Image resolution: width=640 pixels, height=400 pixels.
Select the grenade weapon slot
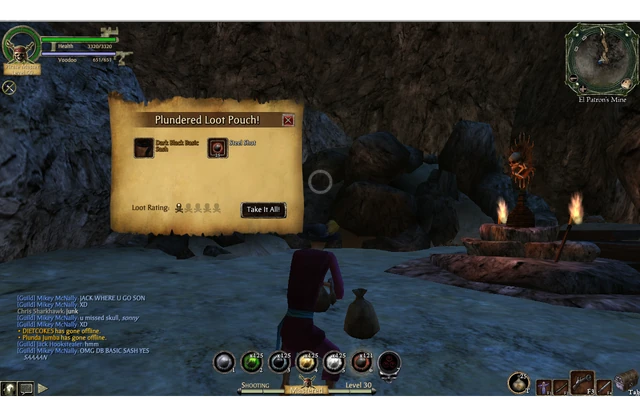point(518,382)
